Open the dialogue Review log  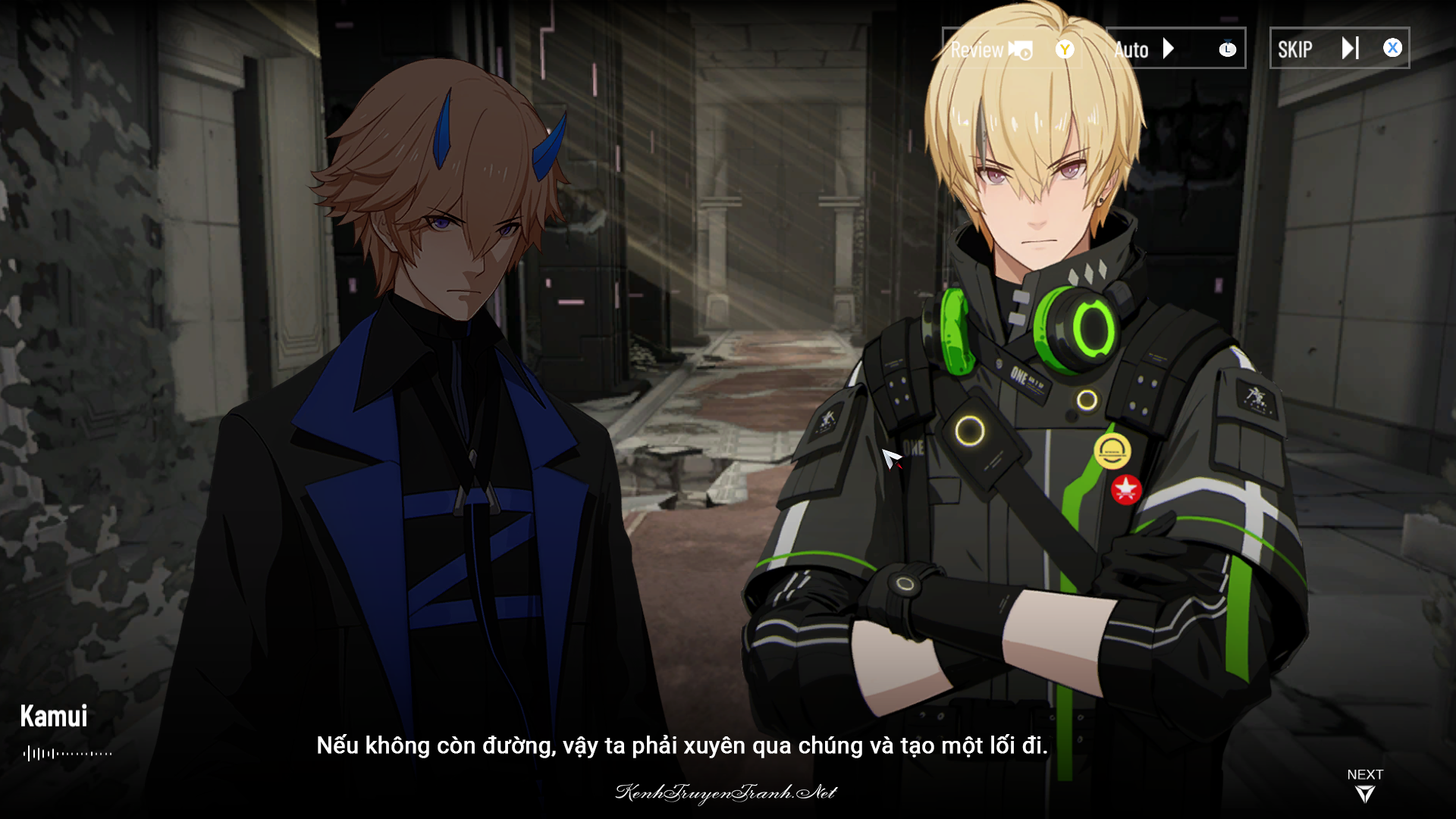(992, 49)
